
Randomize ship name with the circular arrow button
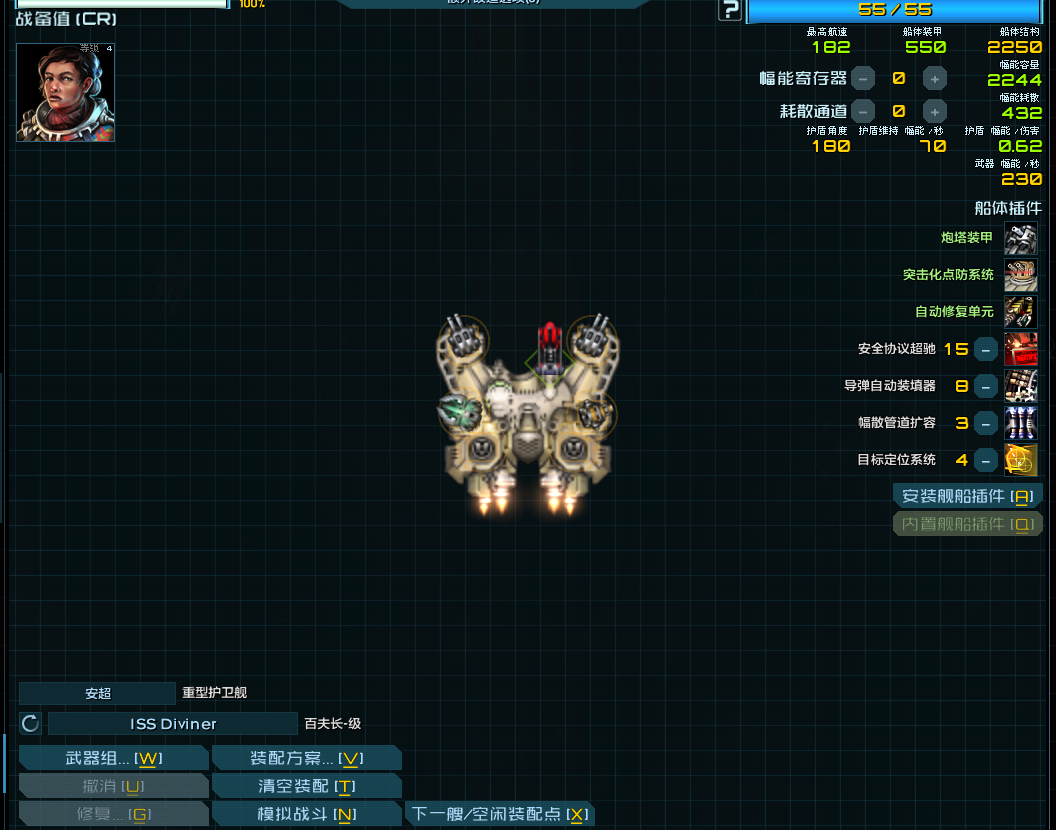tap(30, 724)
